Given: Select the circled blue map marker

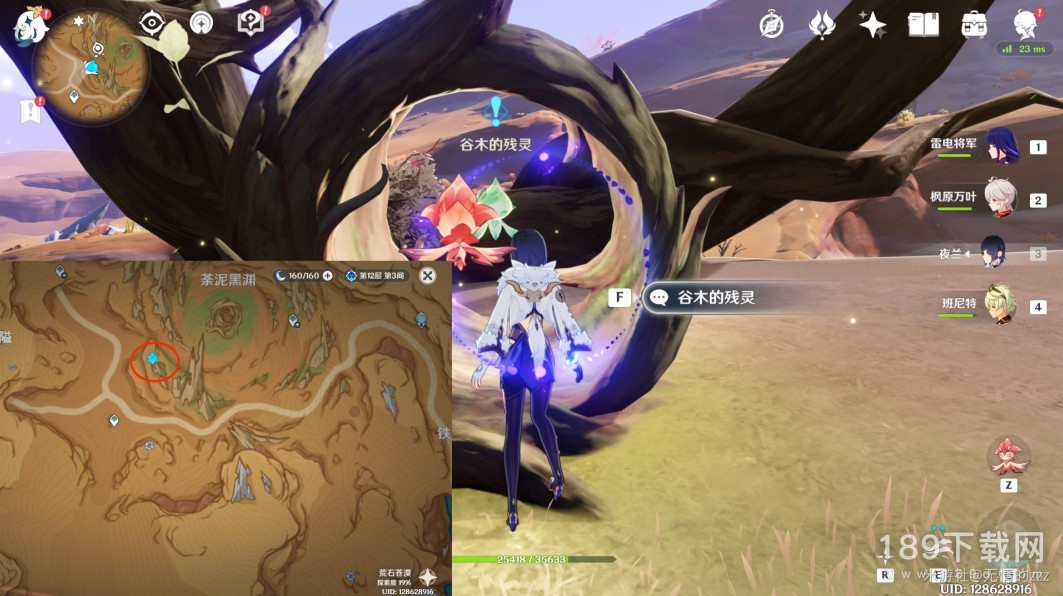Looking at the screenshot, I should click(153, 358).
